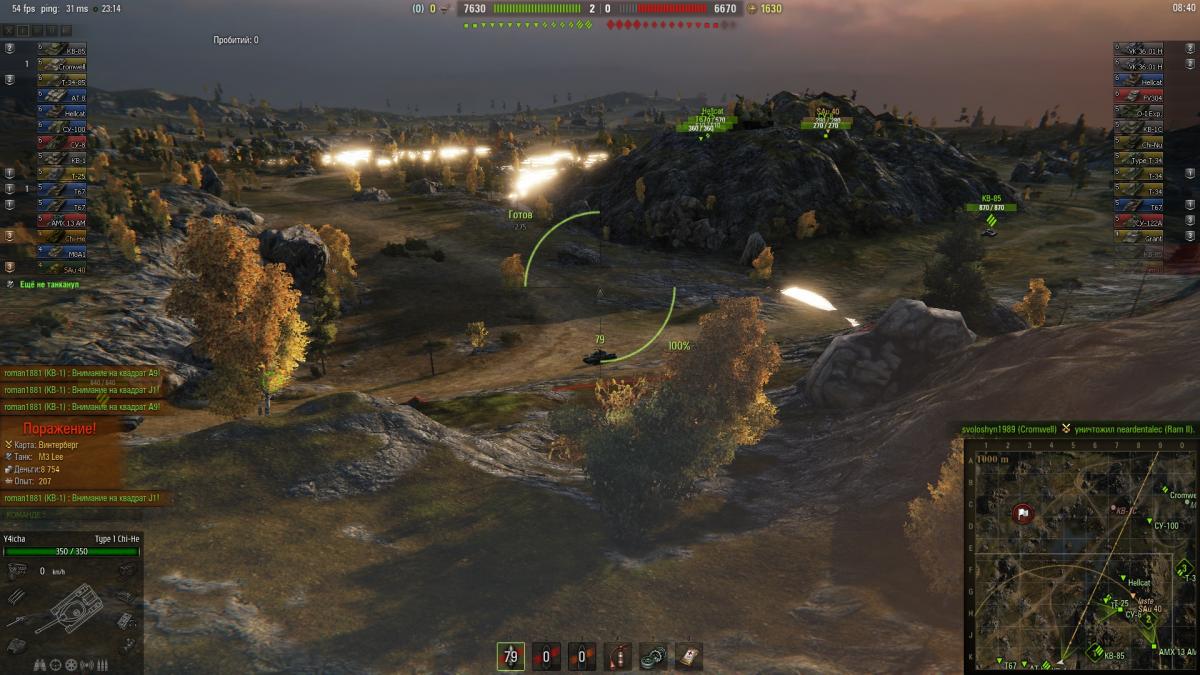The width and height of the screenshot is (1200, 675).
Task: Select the shell slot with 79 rounds
Action: point(511,656)
